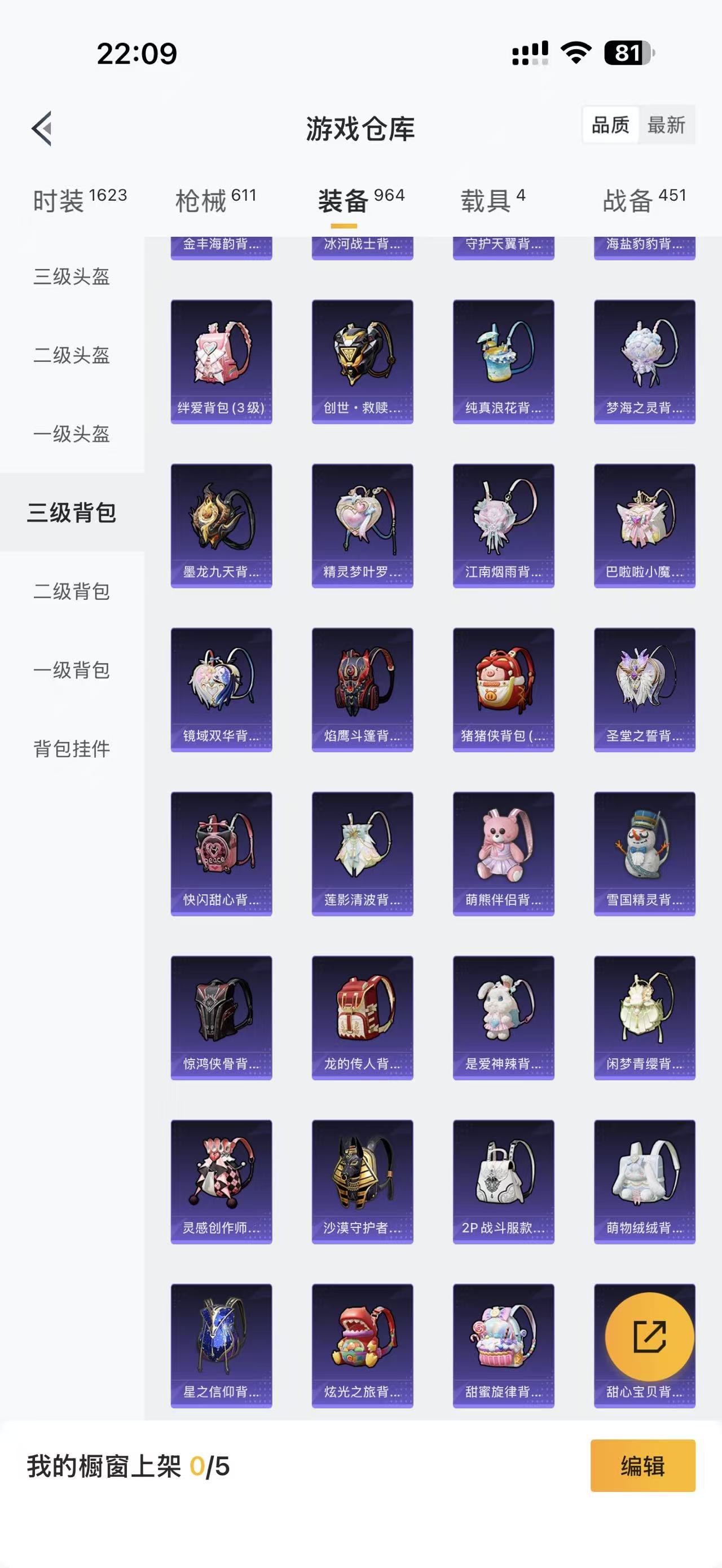Open the 猪猪侠背包 item
Screen dimensions: 722x1568
pos(503,687)
